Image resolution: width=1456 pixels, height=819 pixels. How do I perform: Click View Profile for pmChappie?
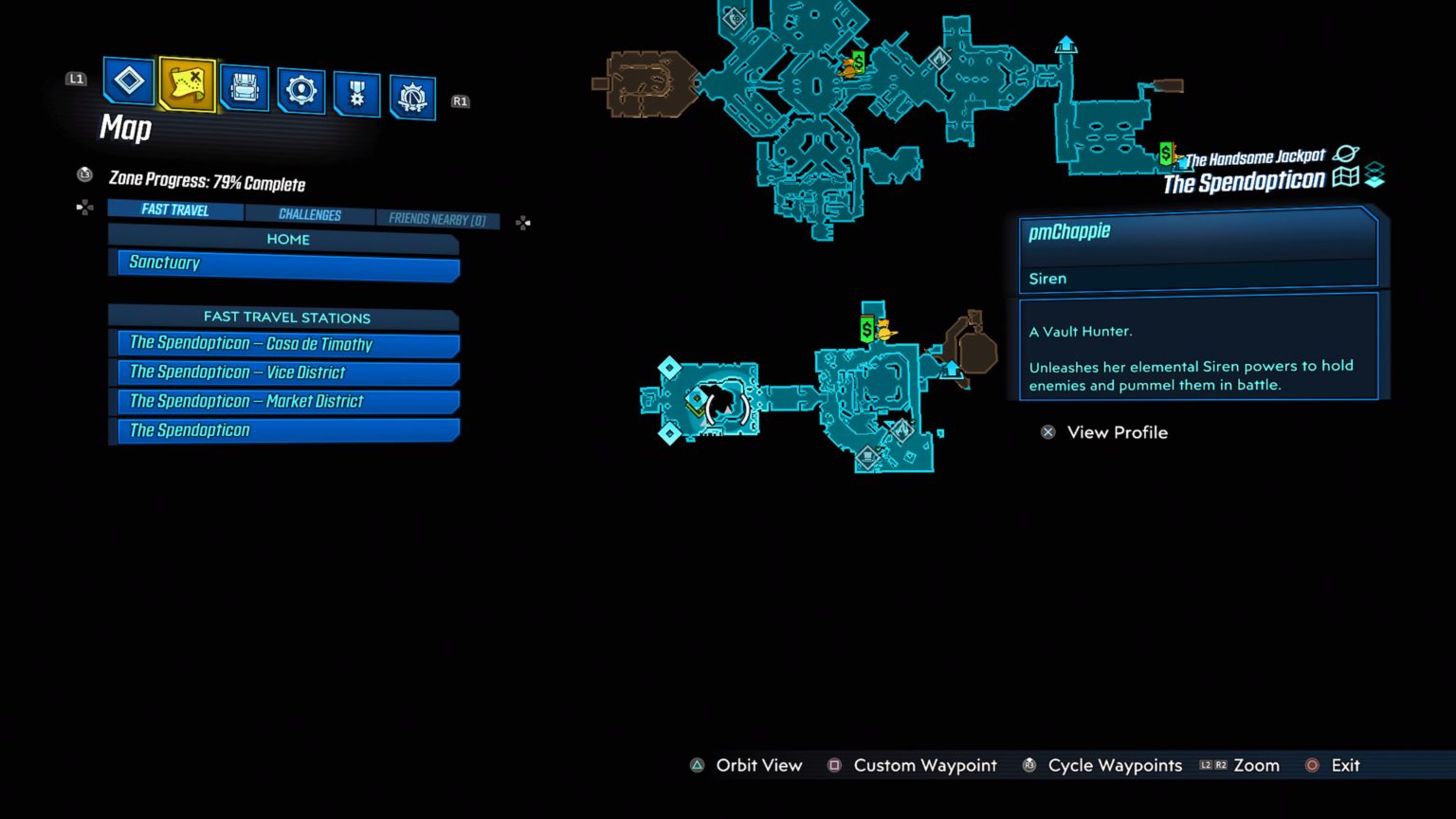tap(1104, 432)
